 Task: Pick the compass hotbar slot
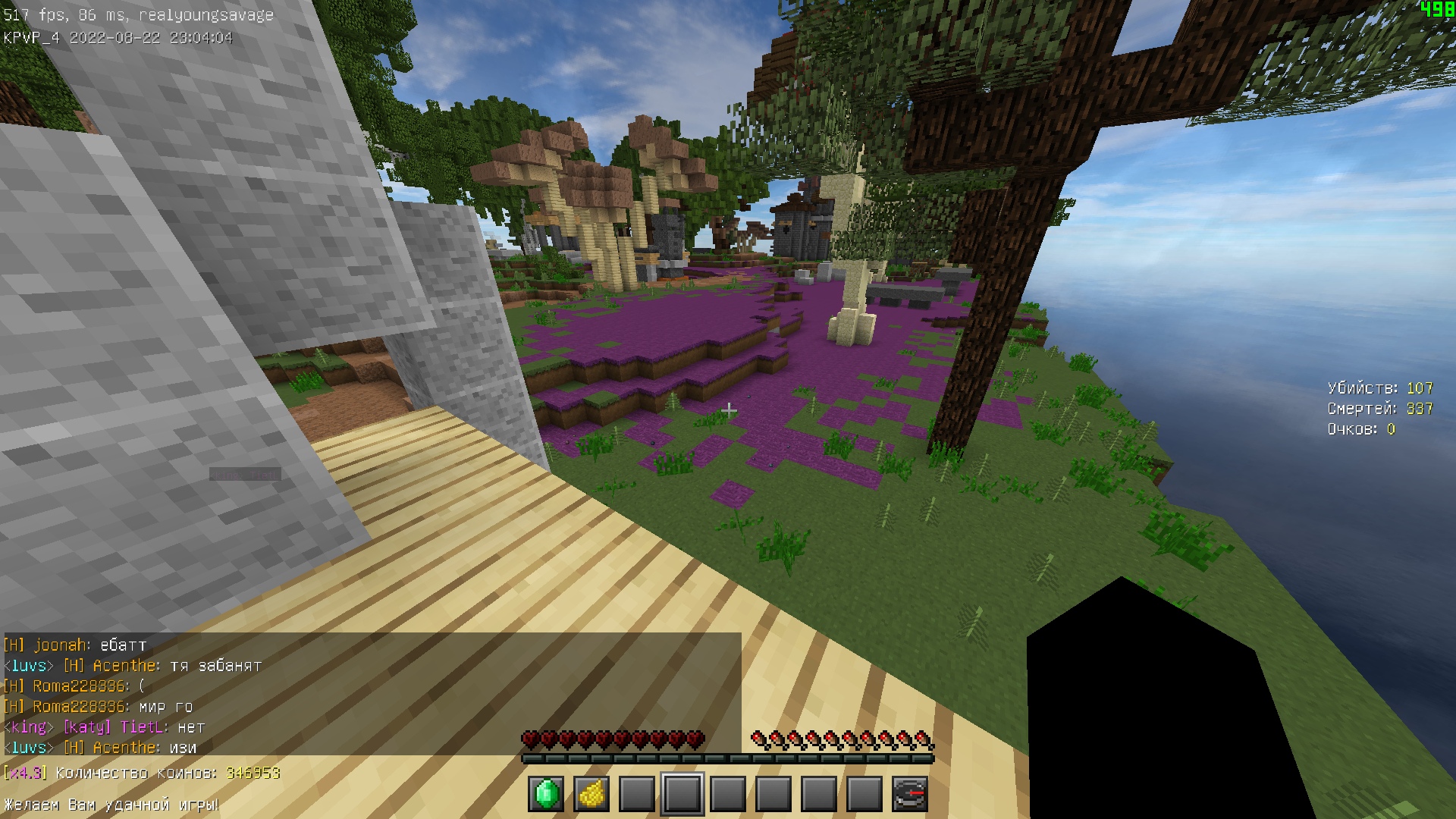pyautogui.click(x=910, y=794)
